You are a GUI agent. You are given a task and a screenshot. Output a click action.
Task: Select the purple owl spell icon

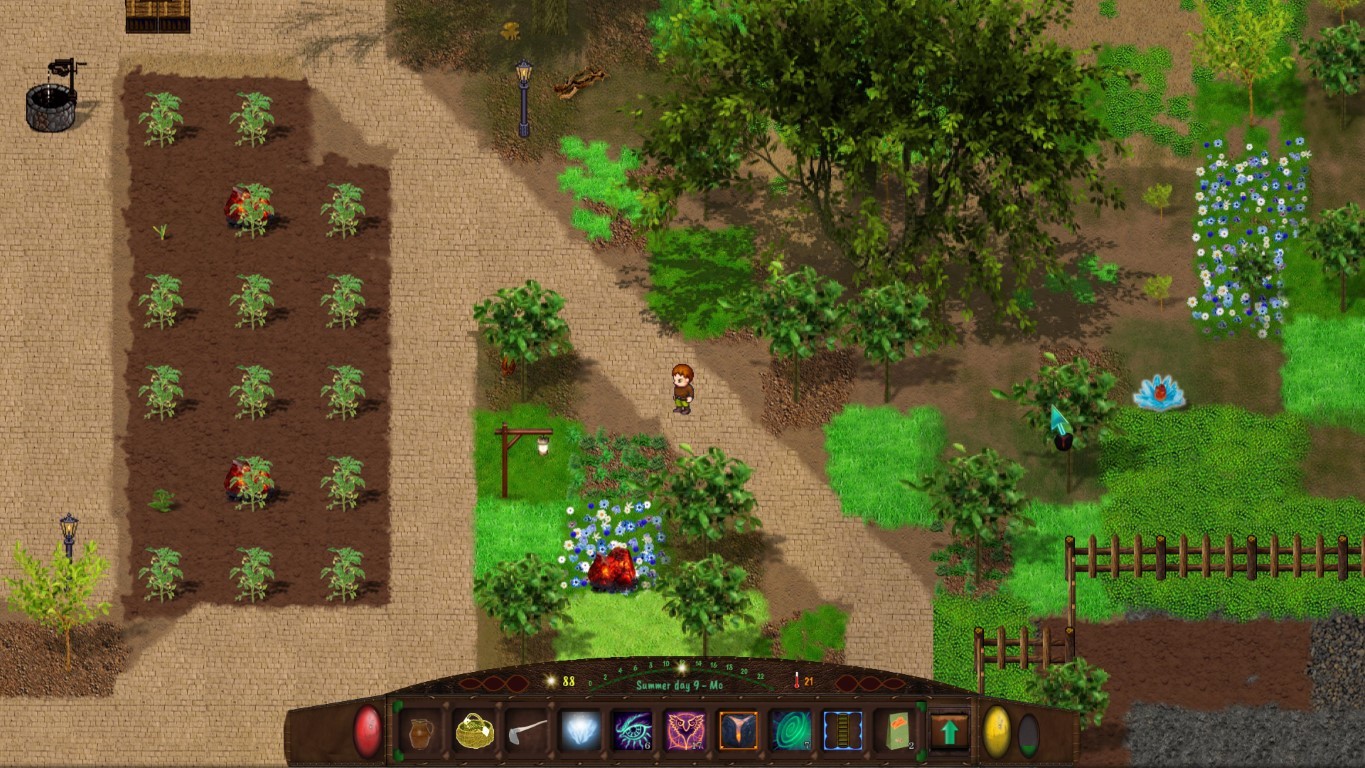685,731
